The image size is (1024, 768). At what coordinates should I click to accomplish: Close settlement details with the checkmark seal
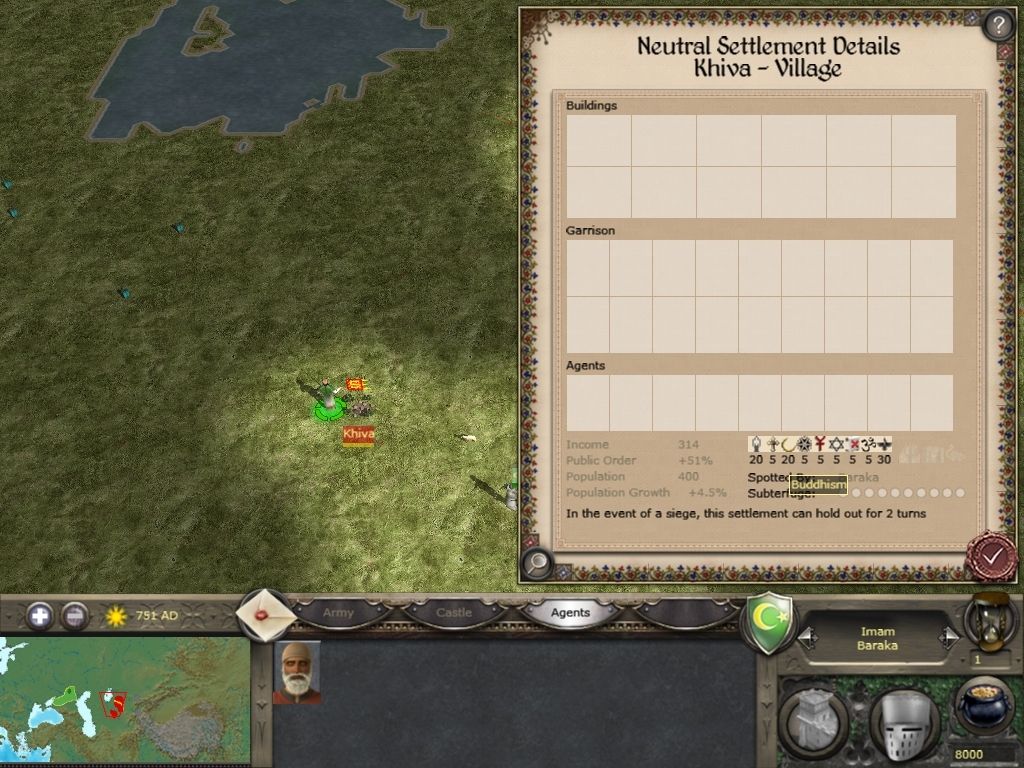992,557
